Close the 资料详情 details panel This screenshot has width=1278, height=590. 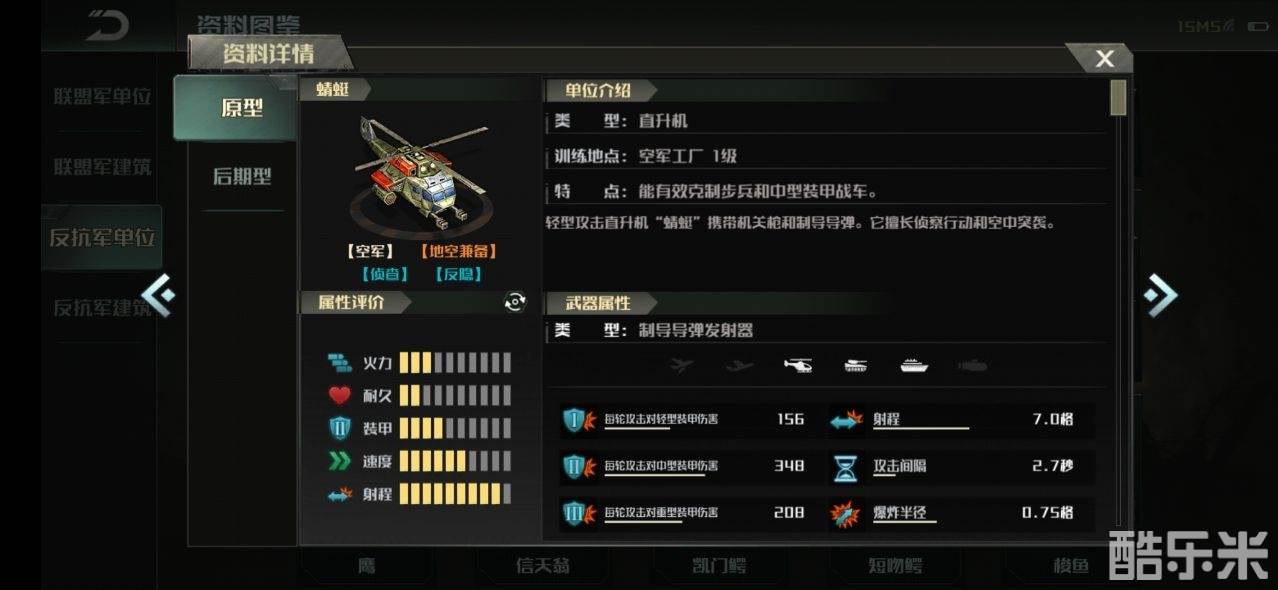click(x=1104, y=59)
